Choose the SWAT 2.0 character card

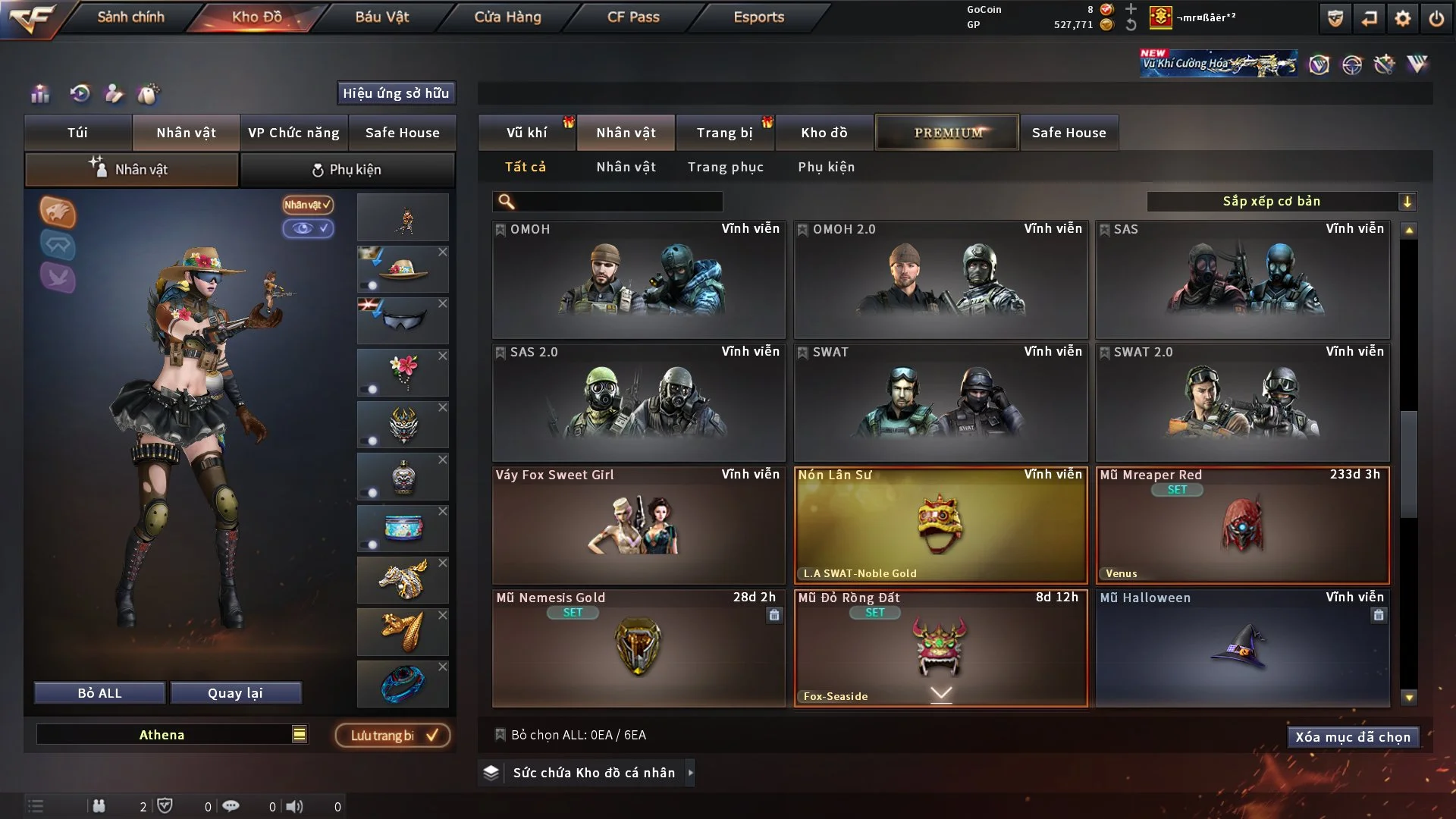[x=1242, y=403]
